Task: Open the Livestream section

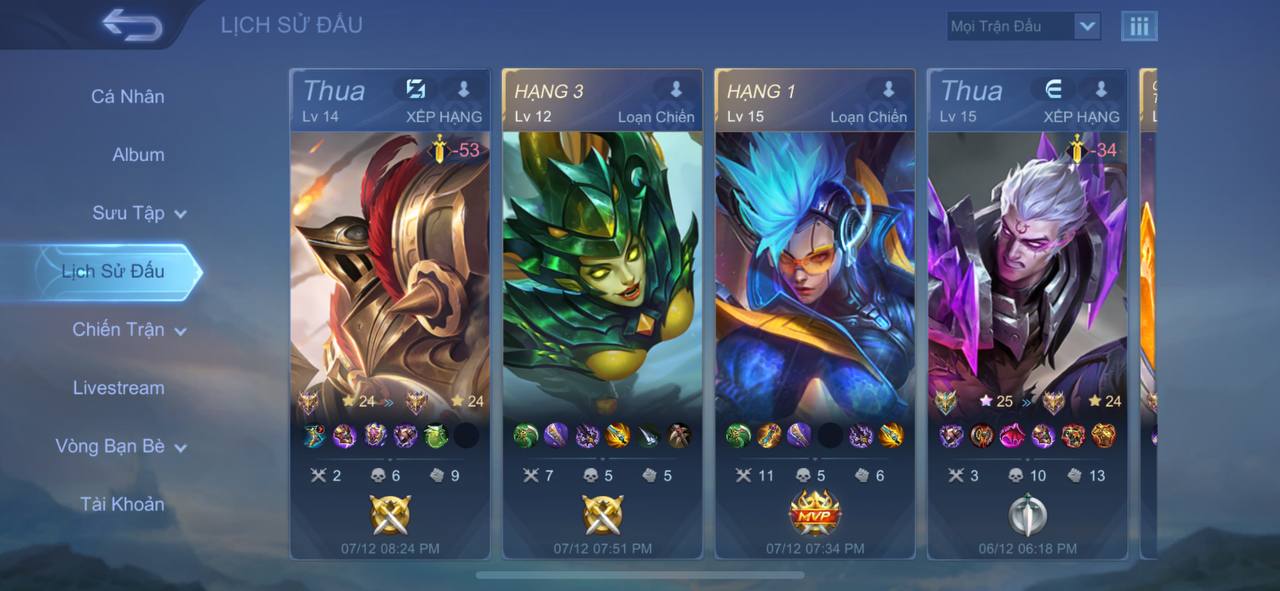Action: click(118, 388)
